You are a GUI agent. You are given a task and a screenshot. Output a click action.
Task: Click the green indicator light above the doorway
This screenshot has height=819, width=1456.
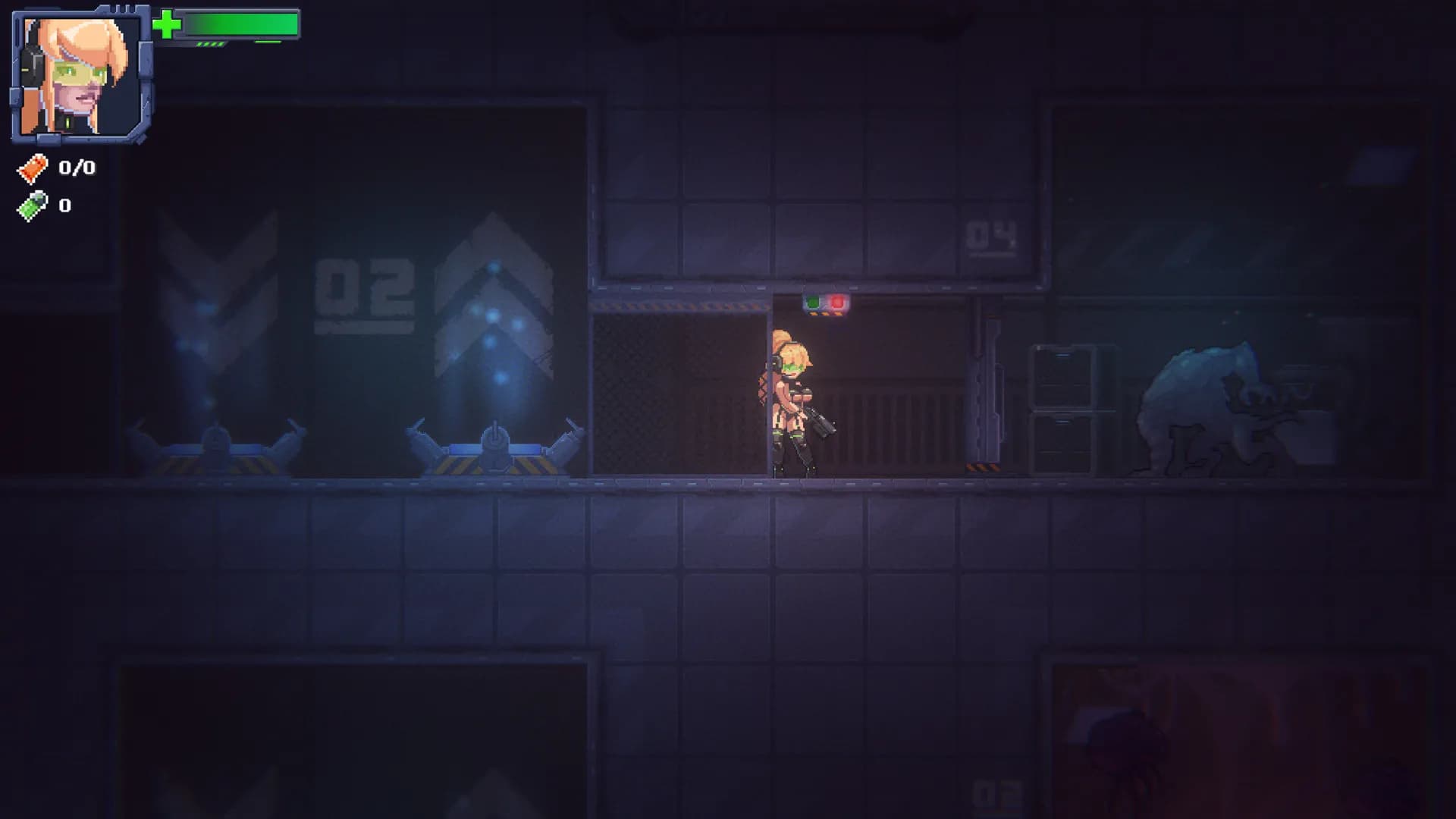[x=814, y=302]
